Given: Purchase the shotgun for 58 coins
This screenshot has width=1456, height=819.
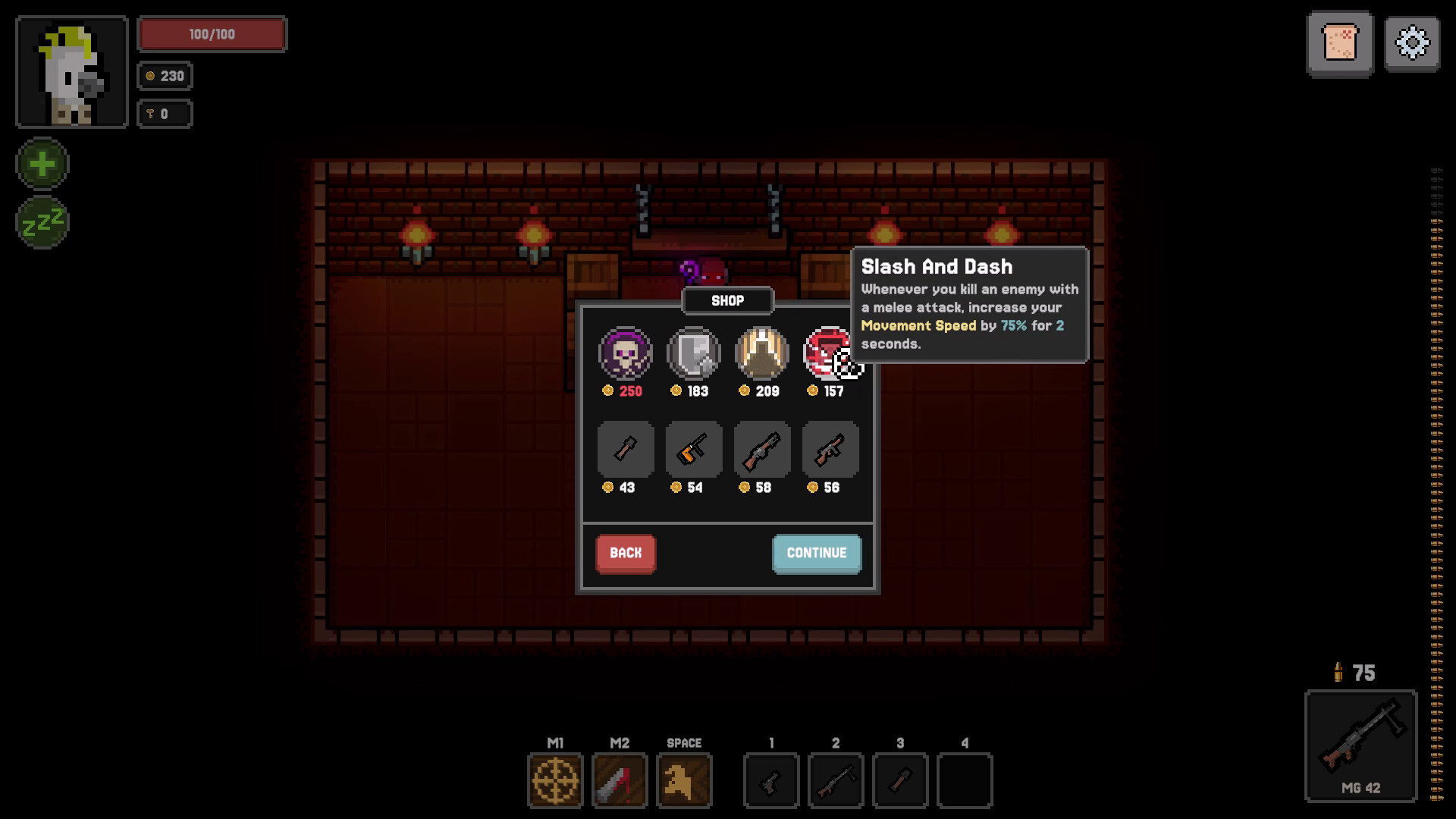Looking at the screenshot, I should (x=761, y=449).
